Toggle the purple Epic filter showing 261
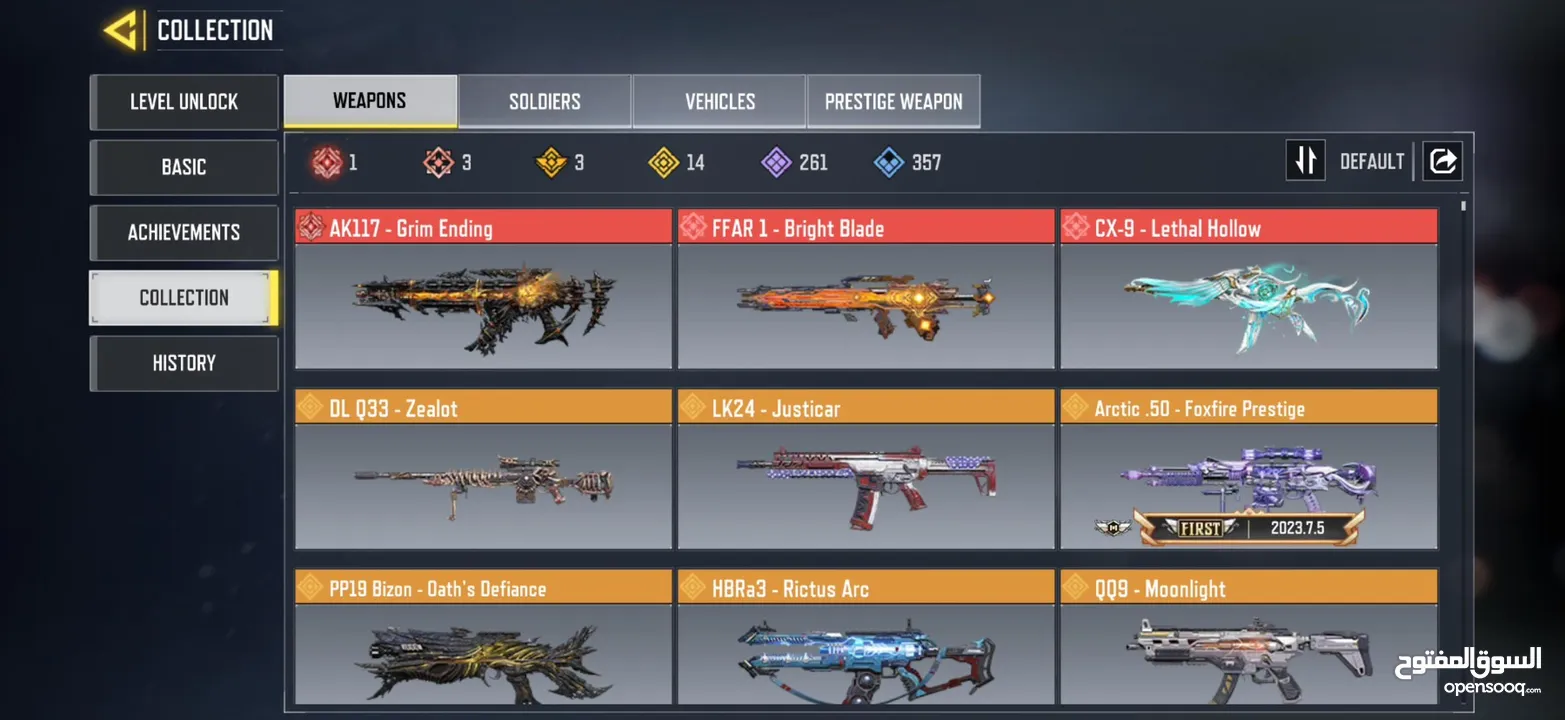This screenshot has height=720, width=1565. 777,162
